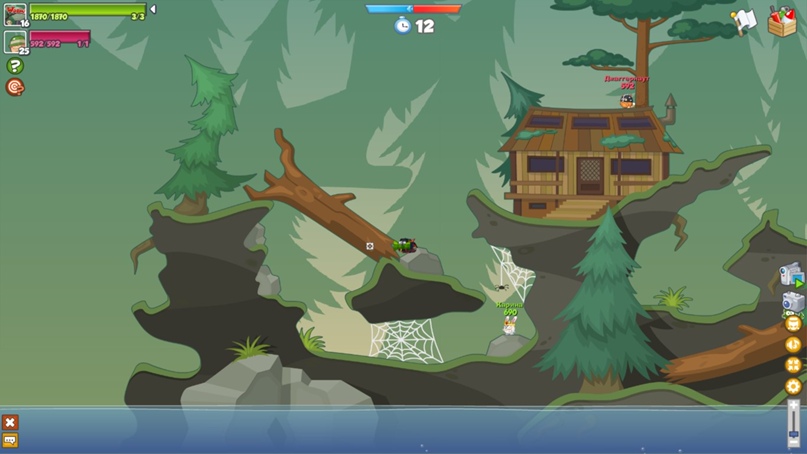Click the white surrender flag

[743, 21]
